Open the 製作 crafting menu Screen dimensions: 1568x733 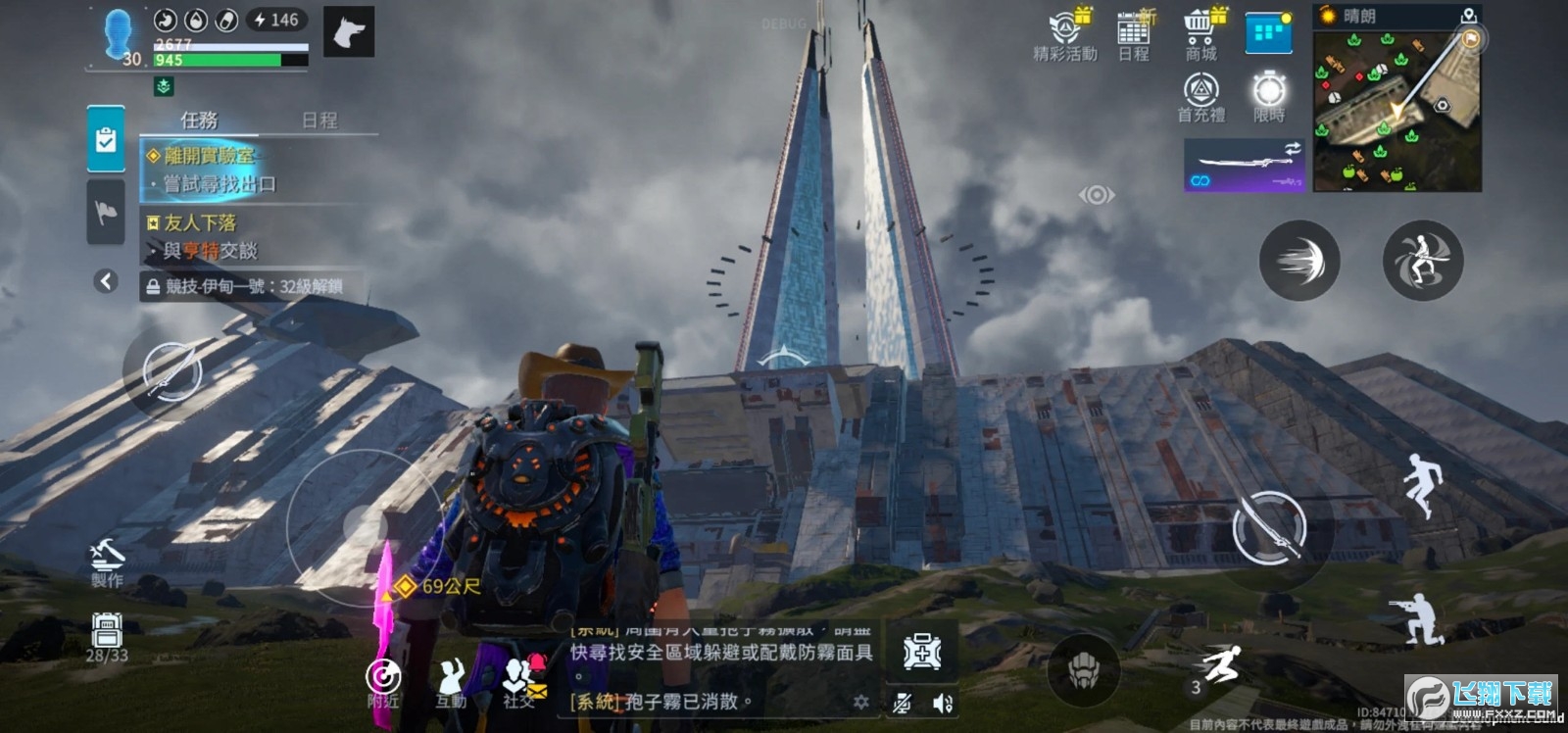pos(107,562)
